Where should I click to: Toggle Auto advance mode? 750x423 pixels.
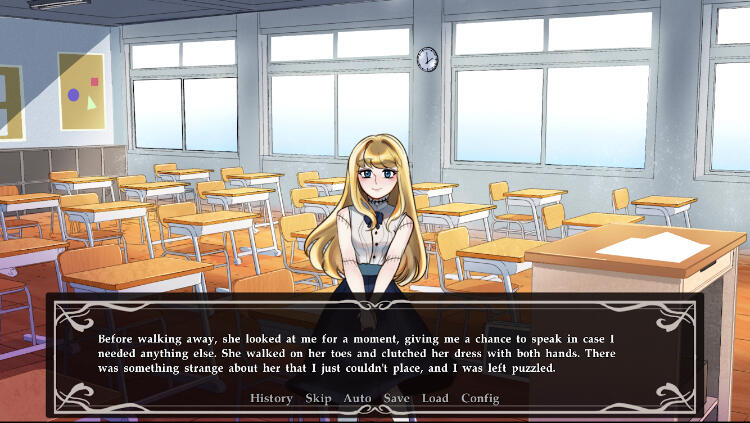pyautogui.click(x=357, y=398)
